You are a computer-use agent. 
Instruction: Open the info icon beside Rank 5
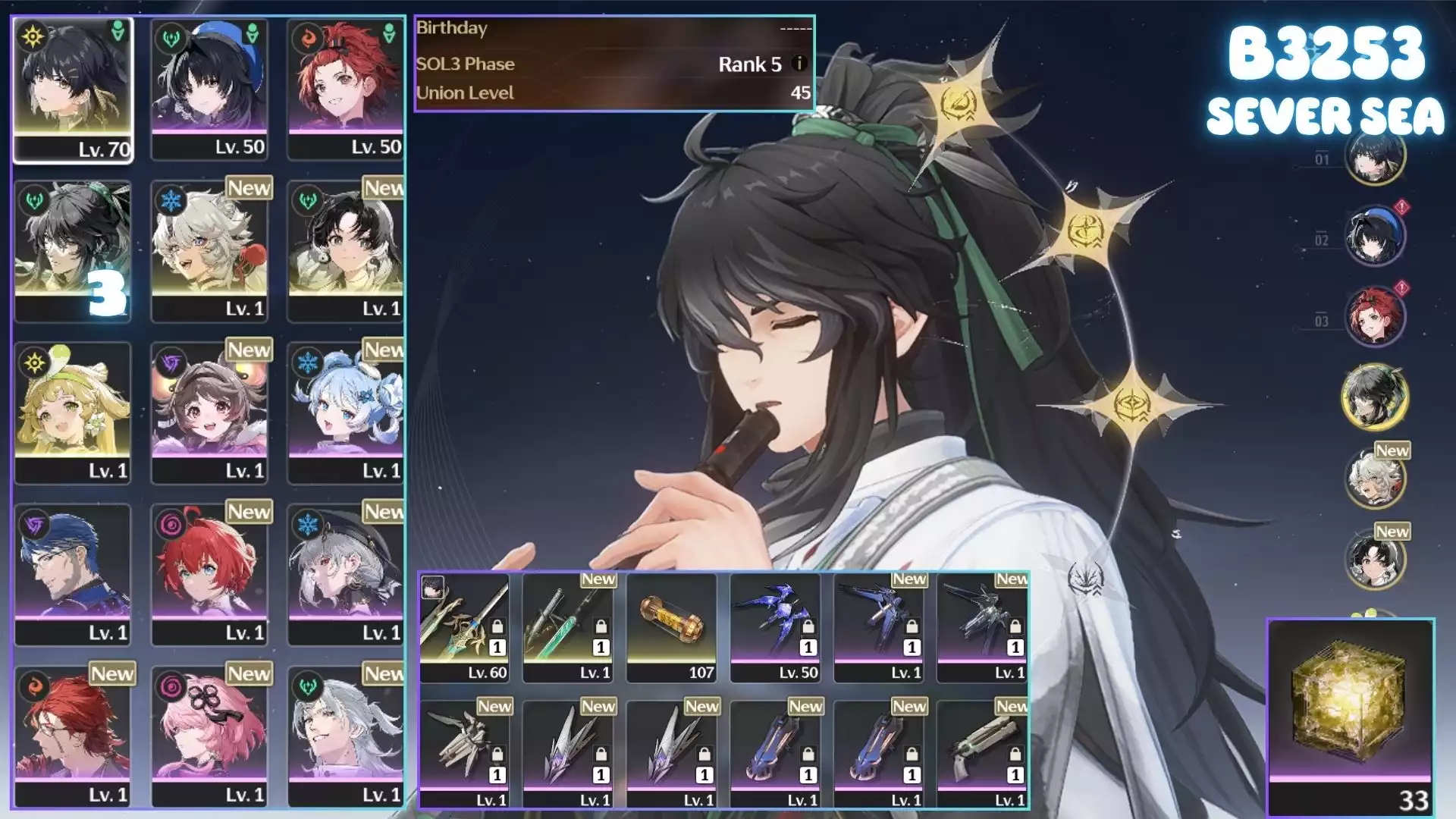[799, 64]
